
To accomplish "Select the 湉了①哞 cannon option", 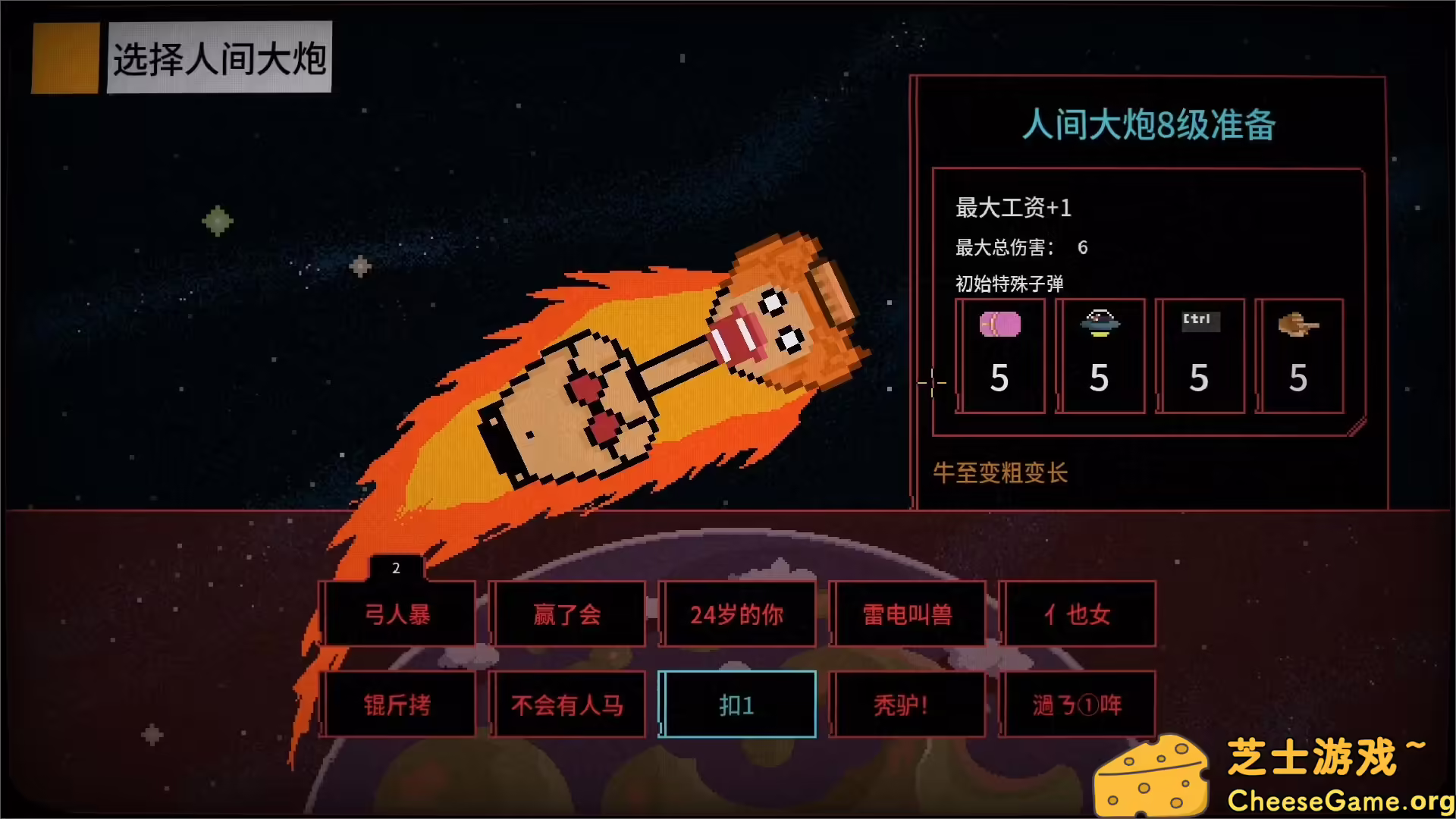I will pyautogui.click(x=1079, y=704).
